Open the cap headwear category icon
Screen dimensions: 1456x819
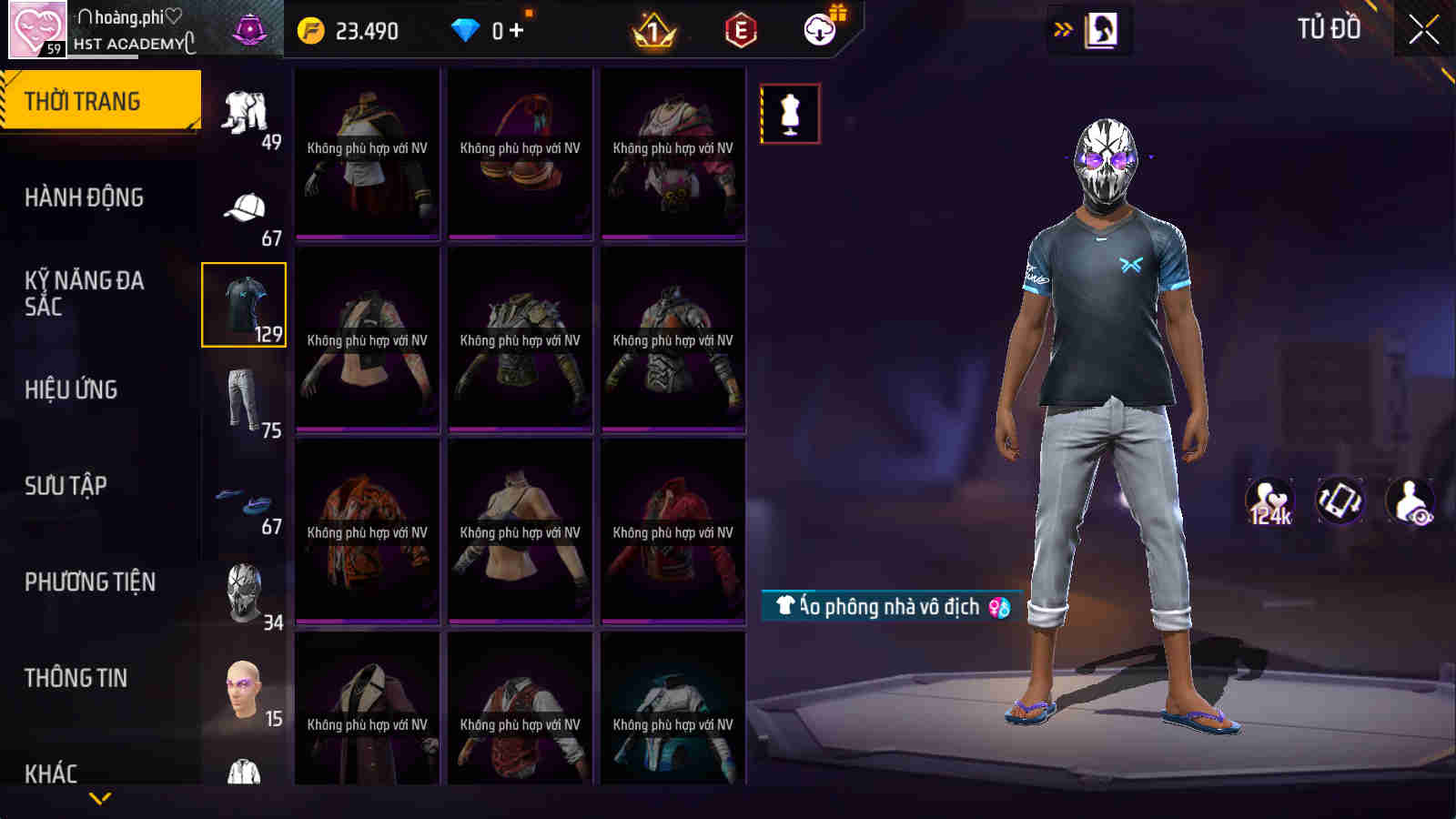click(244, 207)
